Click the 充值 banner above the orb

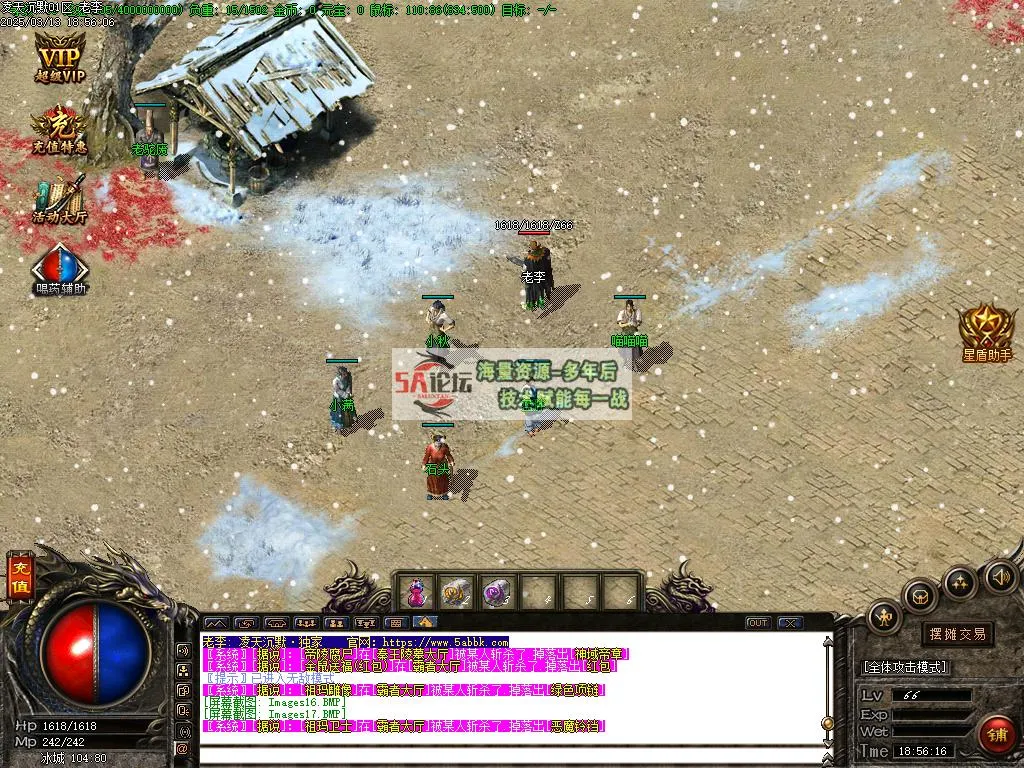click(20, 578)
